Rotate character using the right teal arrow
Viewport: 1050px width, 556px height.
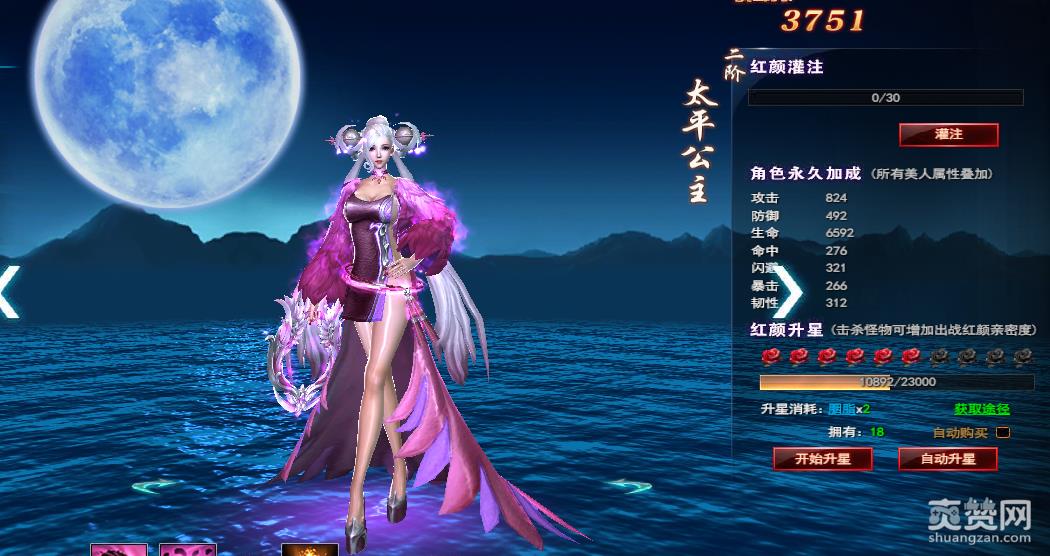pyautogui.click(x=629, y=486)
